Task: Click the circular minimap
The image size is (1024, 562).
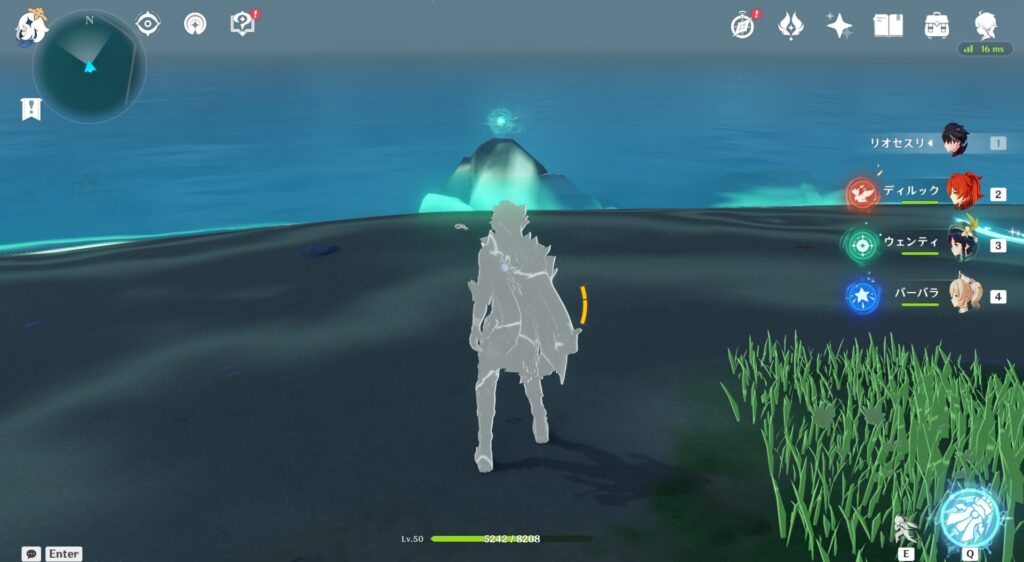Action: tap(89, 67)
